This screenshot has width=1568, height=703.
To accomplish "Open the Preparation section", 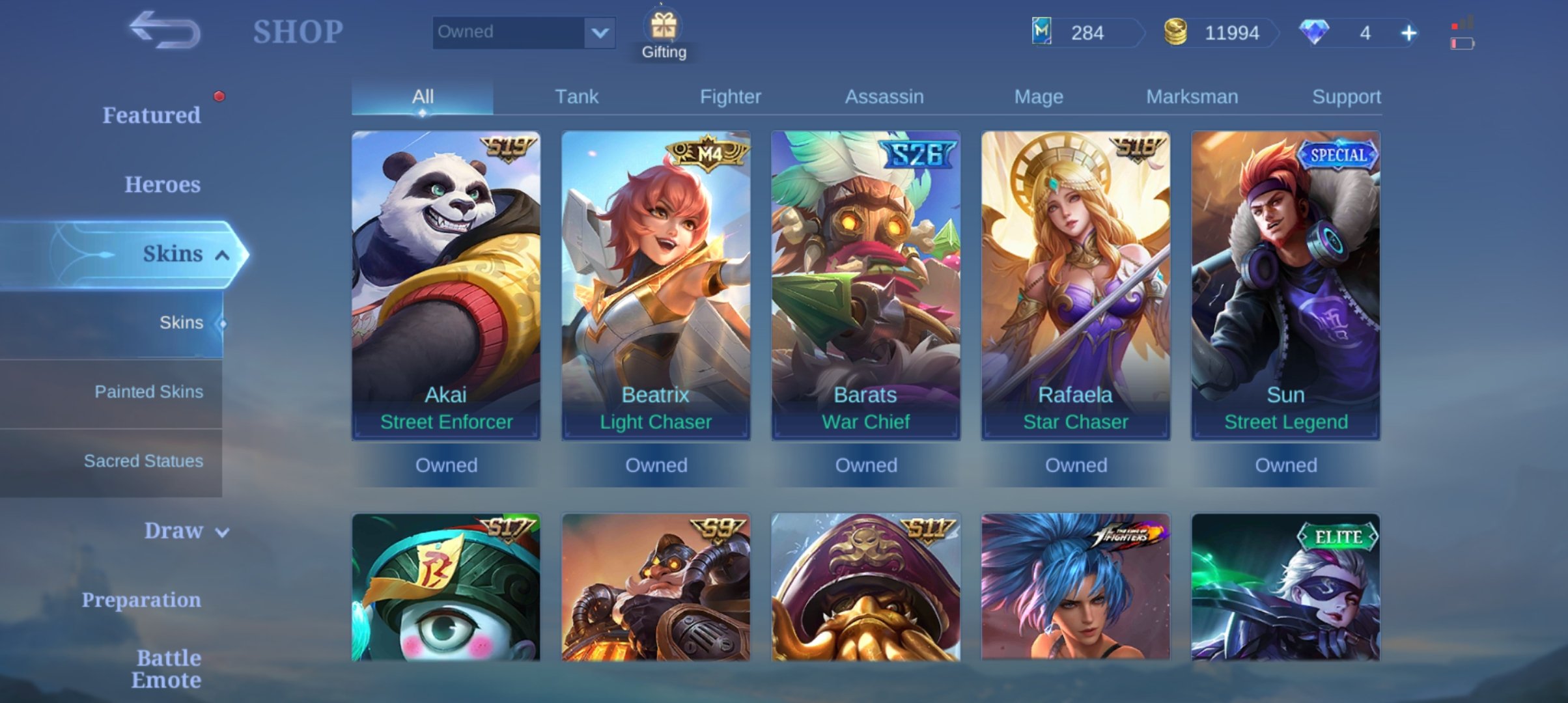I will (x=141, y=600).
